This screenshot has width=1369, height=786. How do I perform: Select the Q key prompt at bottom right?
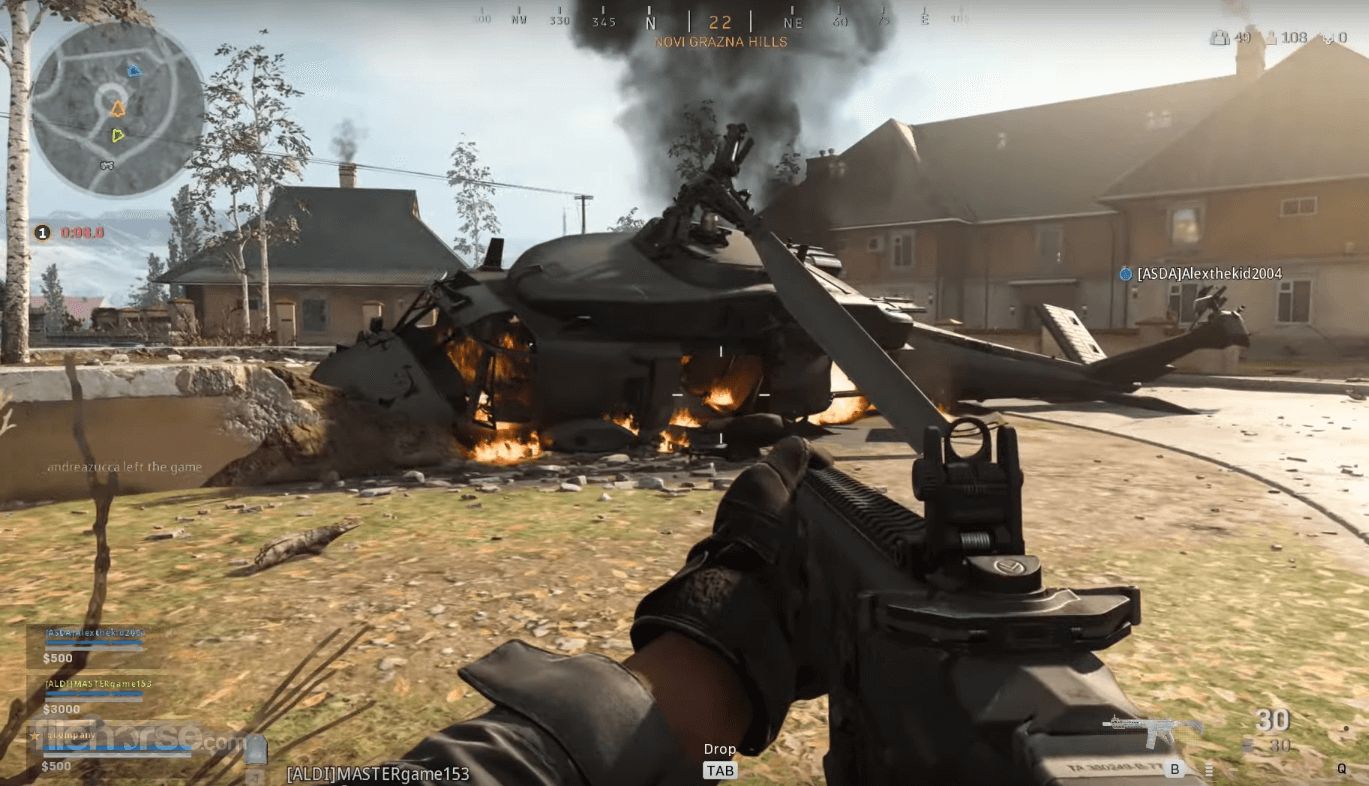pyautogui.click(x=1340, y=770)
